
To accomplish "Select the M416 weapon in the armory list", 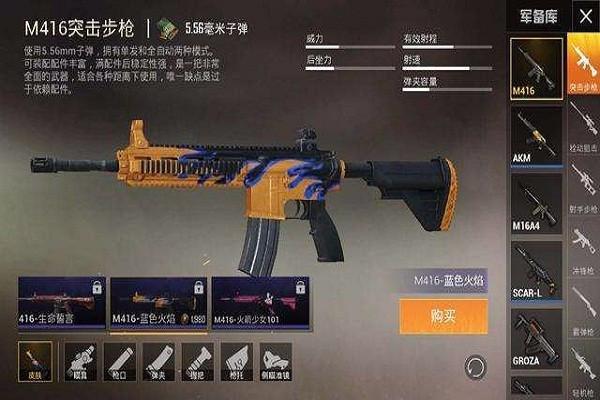I will point(536,68).
